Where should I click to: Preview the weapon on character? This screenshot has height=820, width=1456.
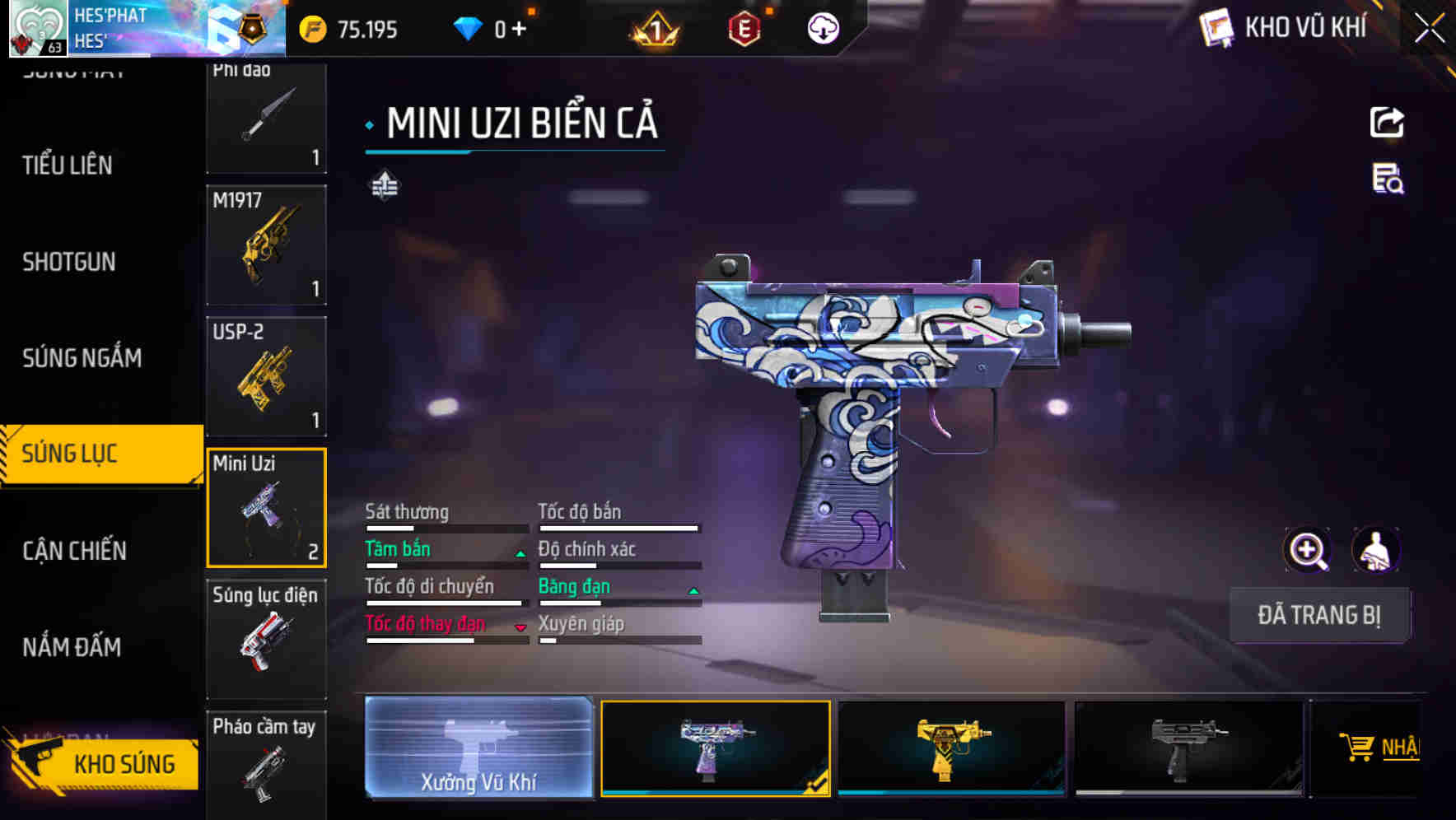pyautogui.click(x=1375, y=550)
